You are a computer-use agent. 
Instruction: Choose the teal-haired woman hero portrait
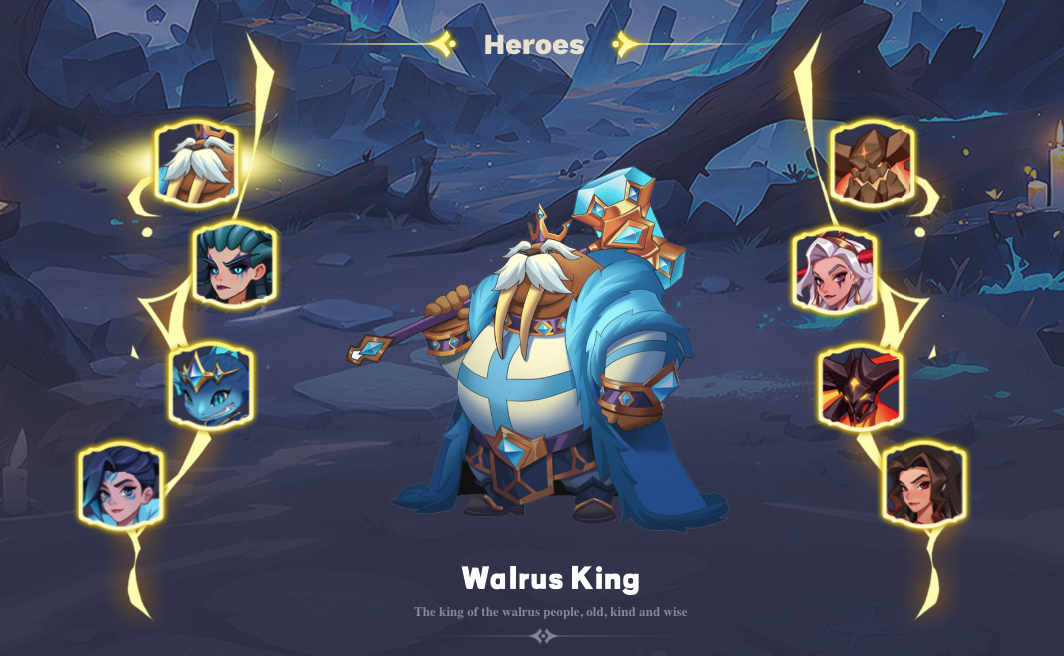click(234, 263)
